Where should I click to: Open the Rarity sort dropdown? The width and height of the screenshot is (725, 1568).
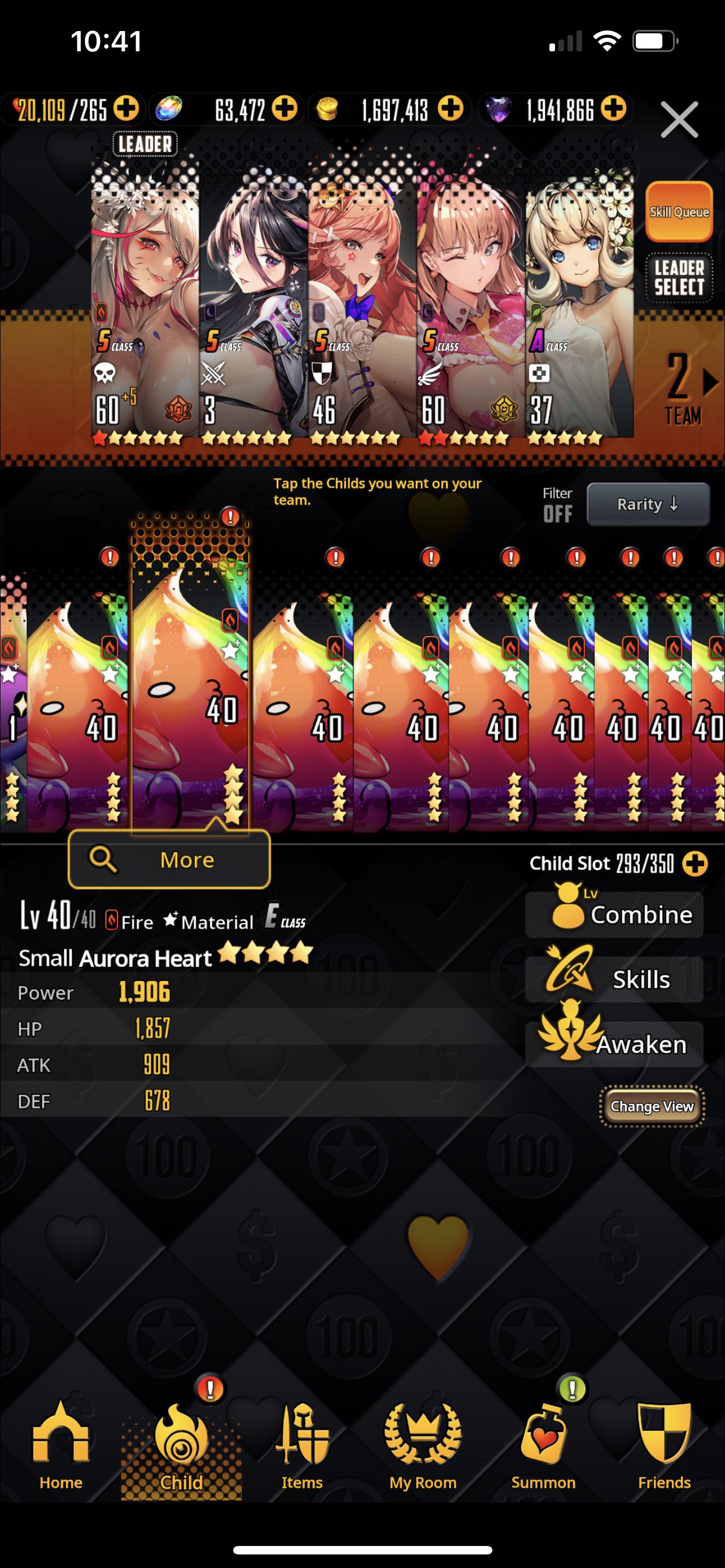coord(648,504)
